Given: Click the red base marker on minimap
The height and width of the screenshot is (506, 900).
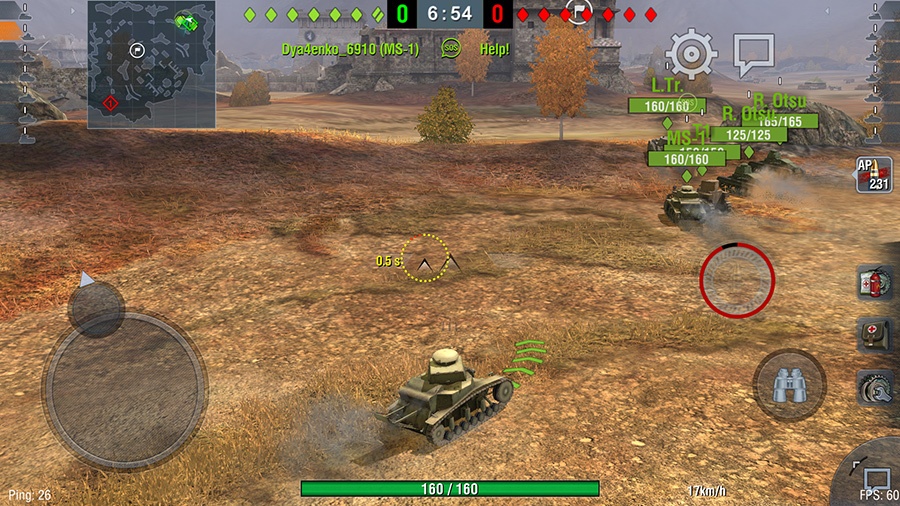Looking at the screenshot, I should 110,103.
